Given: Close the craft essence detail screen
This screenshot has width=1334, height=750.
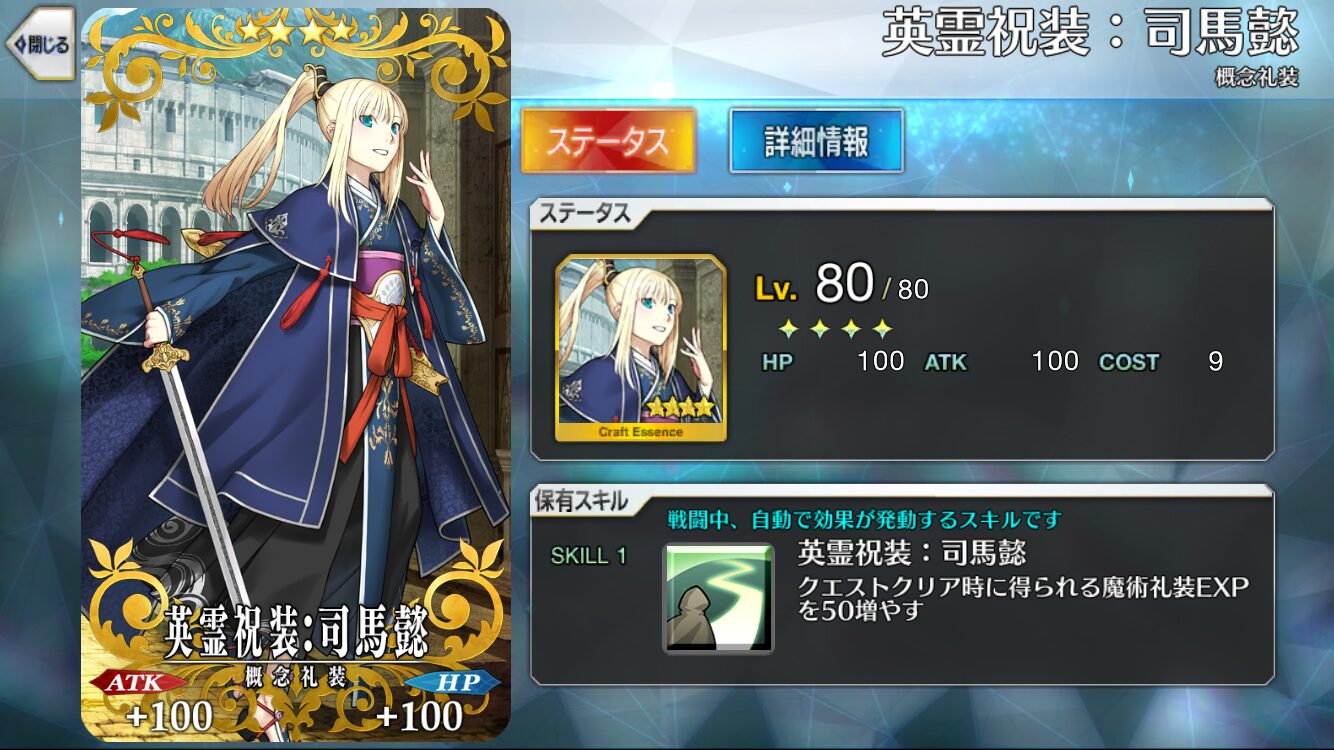Looking at the screenshot, I should click(x=40, y=44).
